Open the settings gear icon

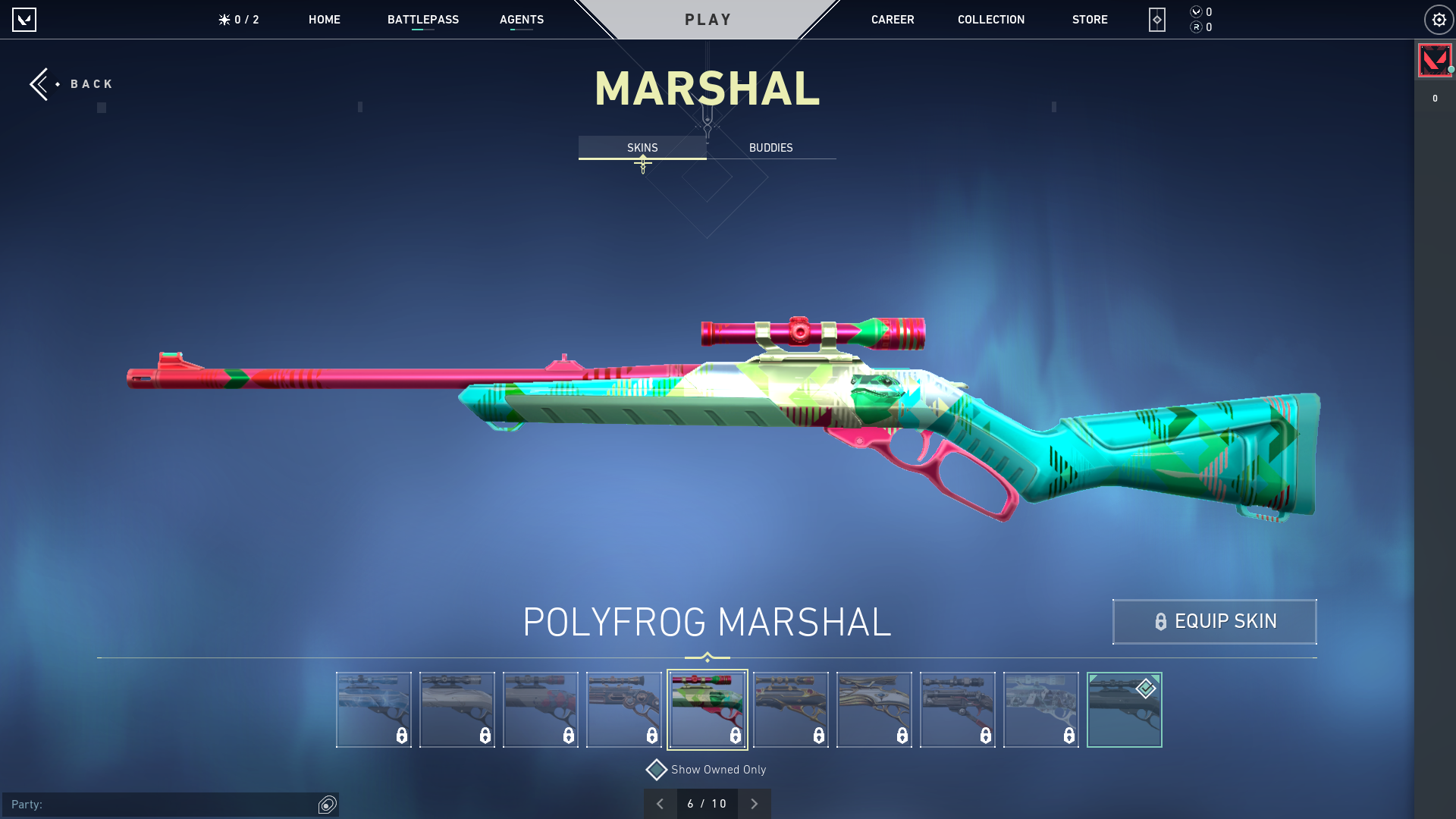[x=1438, y=20]
